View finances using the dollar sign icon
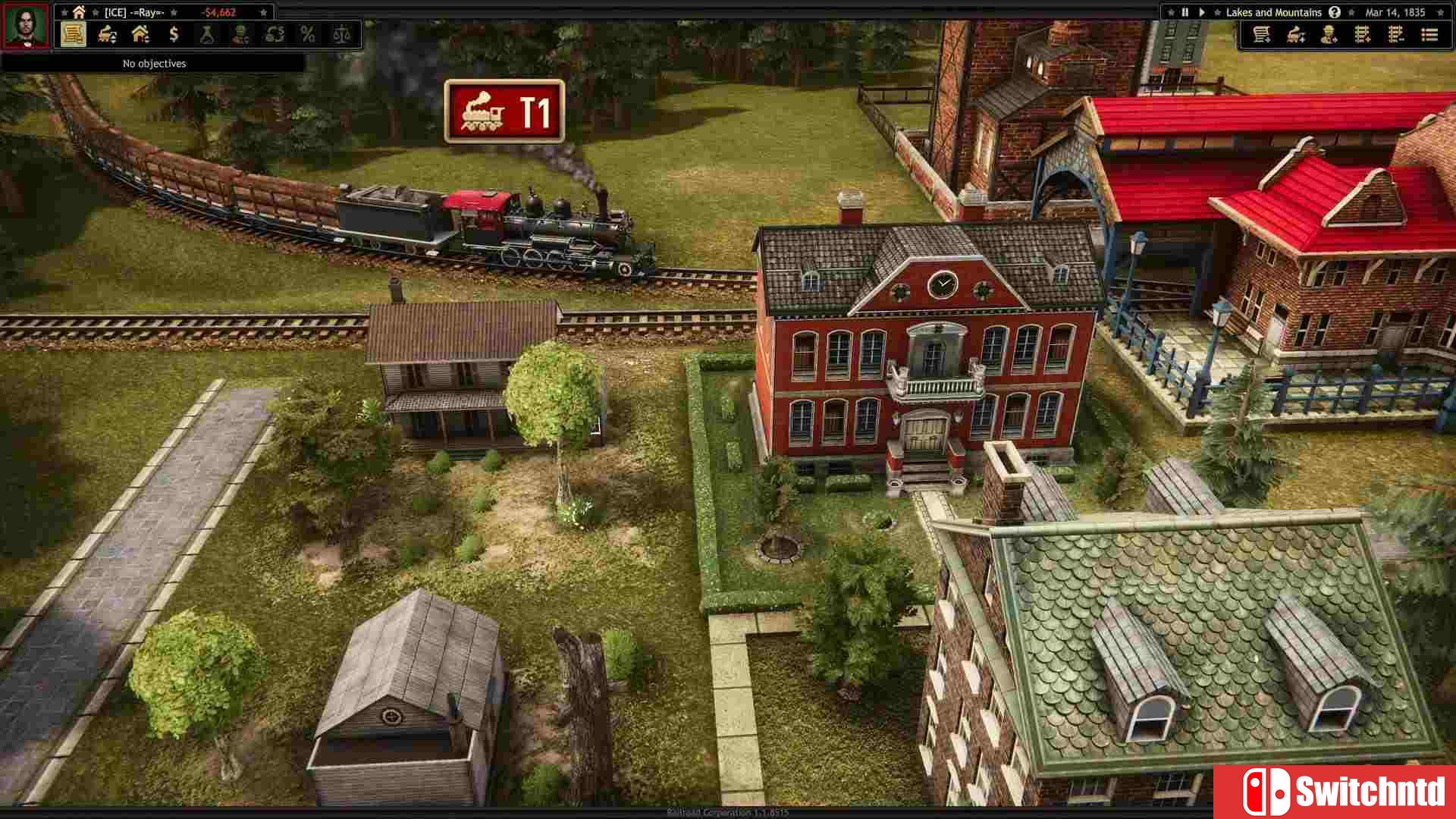 [174, 33]
